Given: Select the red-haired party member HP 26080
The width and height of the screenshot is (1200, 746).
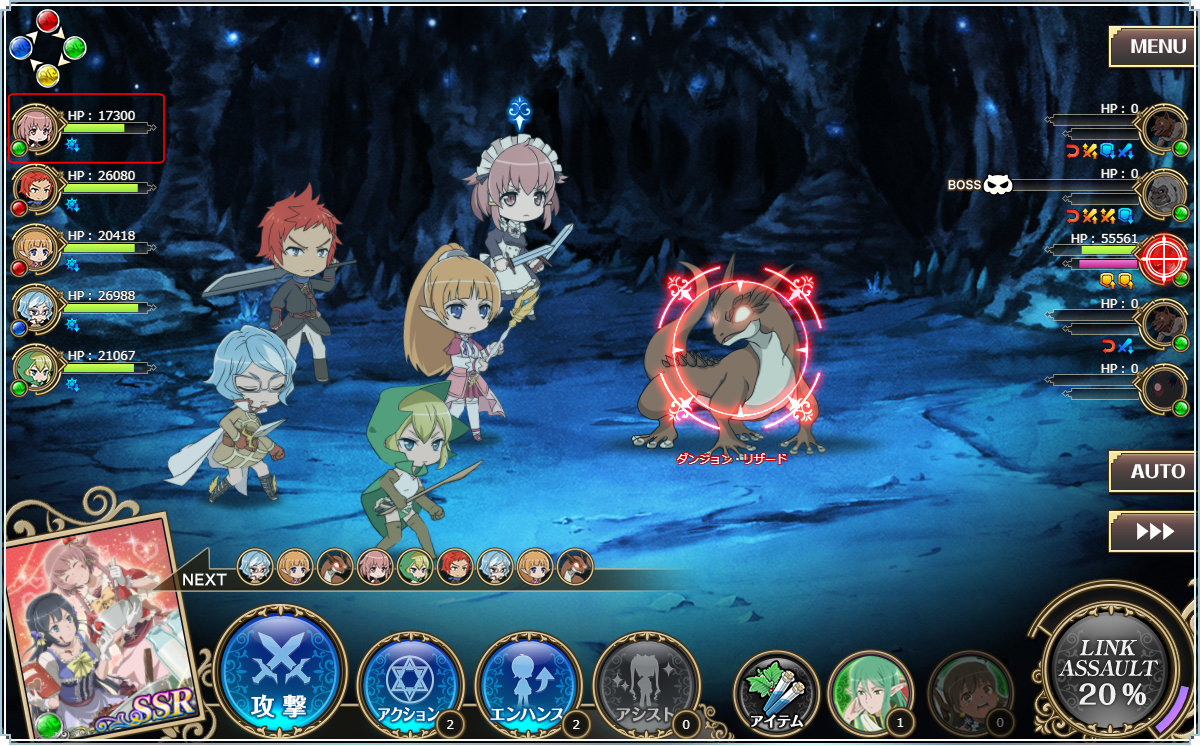Looking at the screenshot, I should [86, 188].
